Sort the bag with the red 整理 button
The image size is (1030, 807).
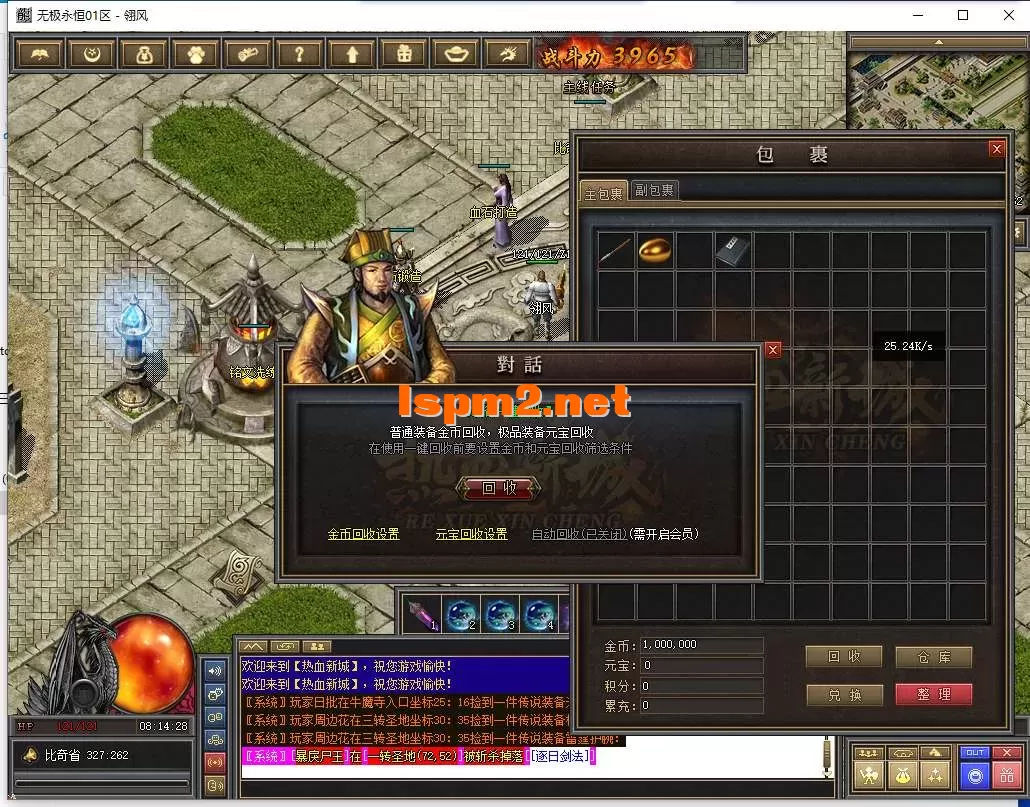point(933,694)
